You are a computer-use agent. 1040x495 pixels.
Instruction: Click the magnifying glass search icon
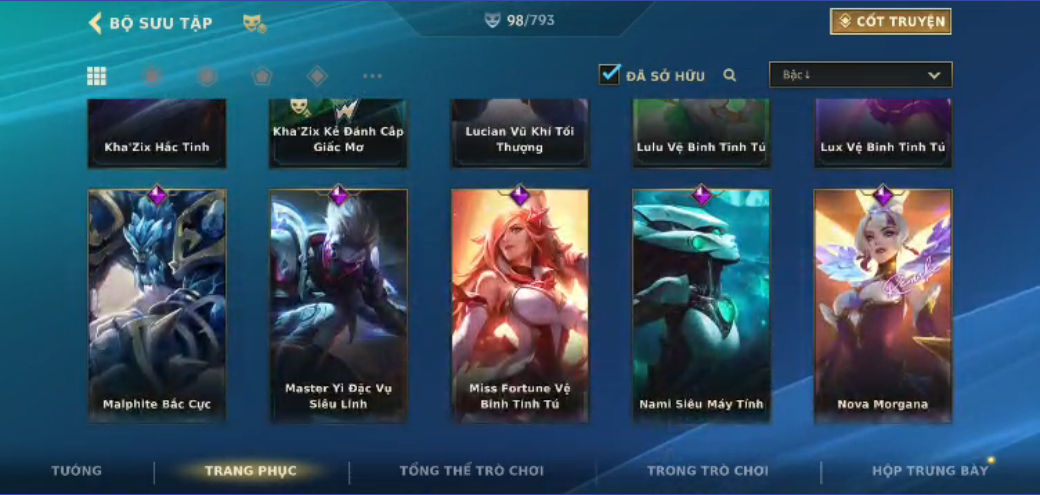[x=730, y=75]
